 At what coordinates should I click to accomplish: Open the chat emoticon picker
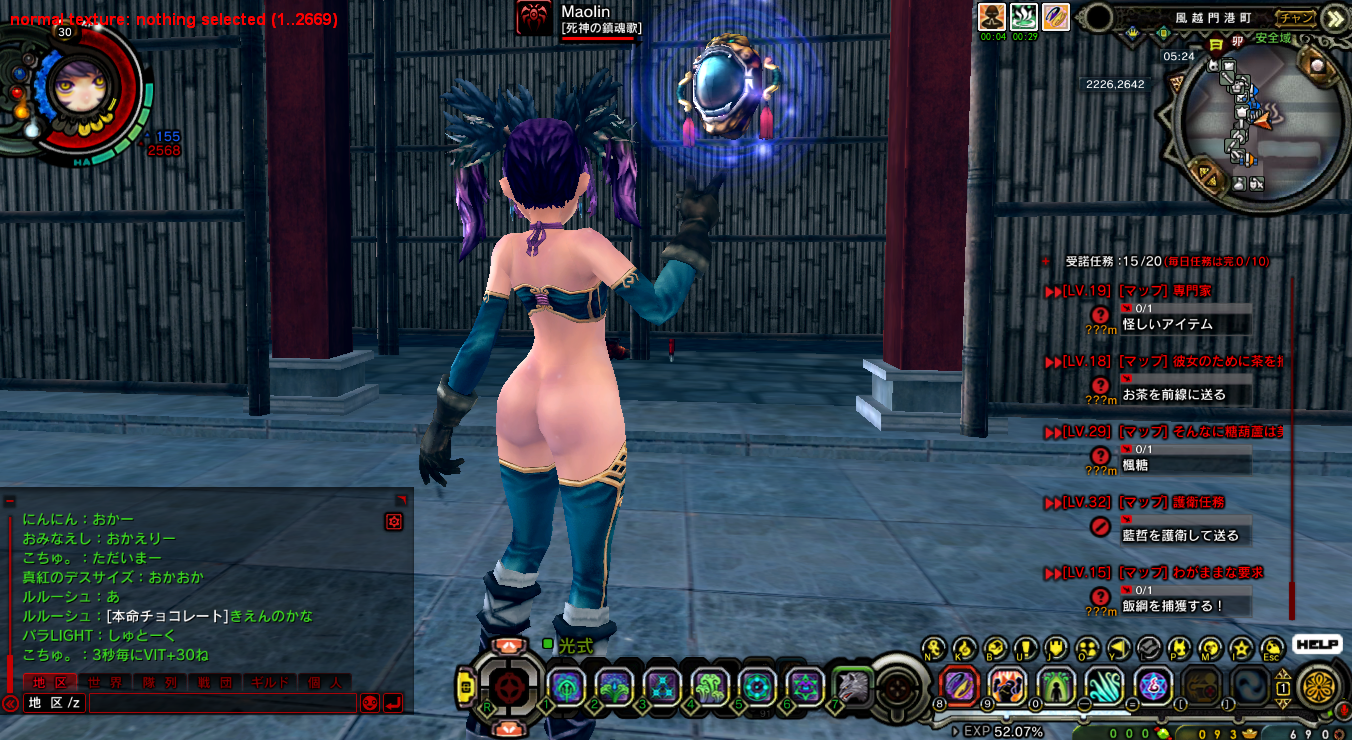tap(370, 703)
